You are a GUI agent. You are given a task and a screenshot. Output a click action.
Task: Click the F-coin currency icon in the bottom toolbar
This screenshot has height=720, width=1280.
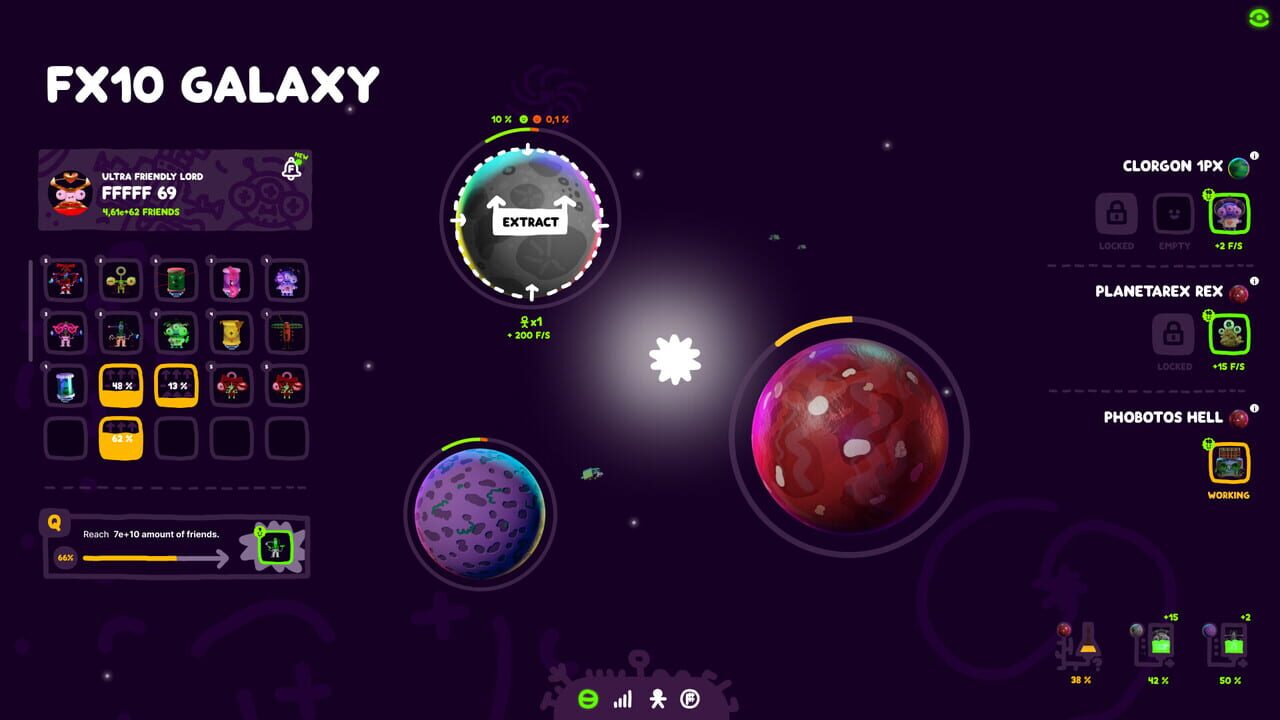pos(688,701)
